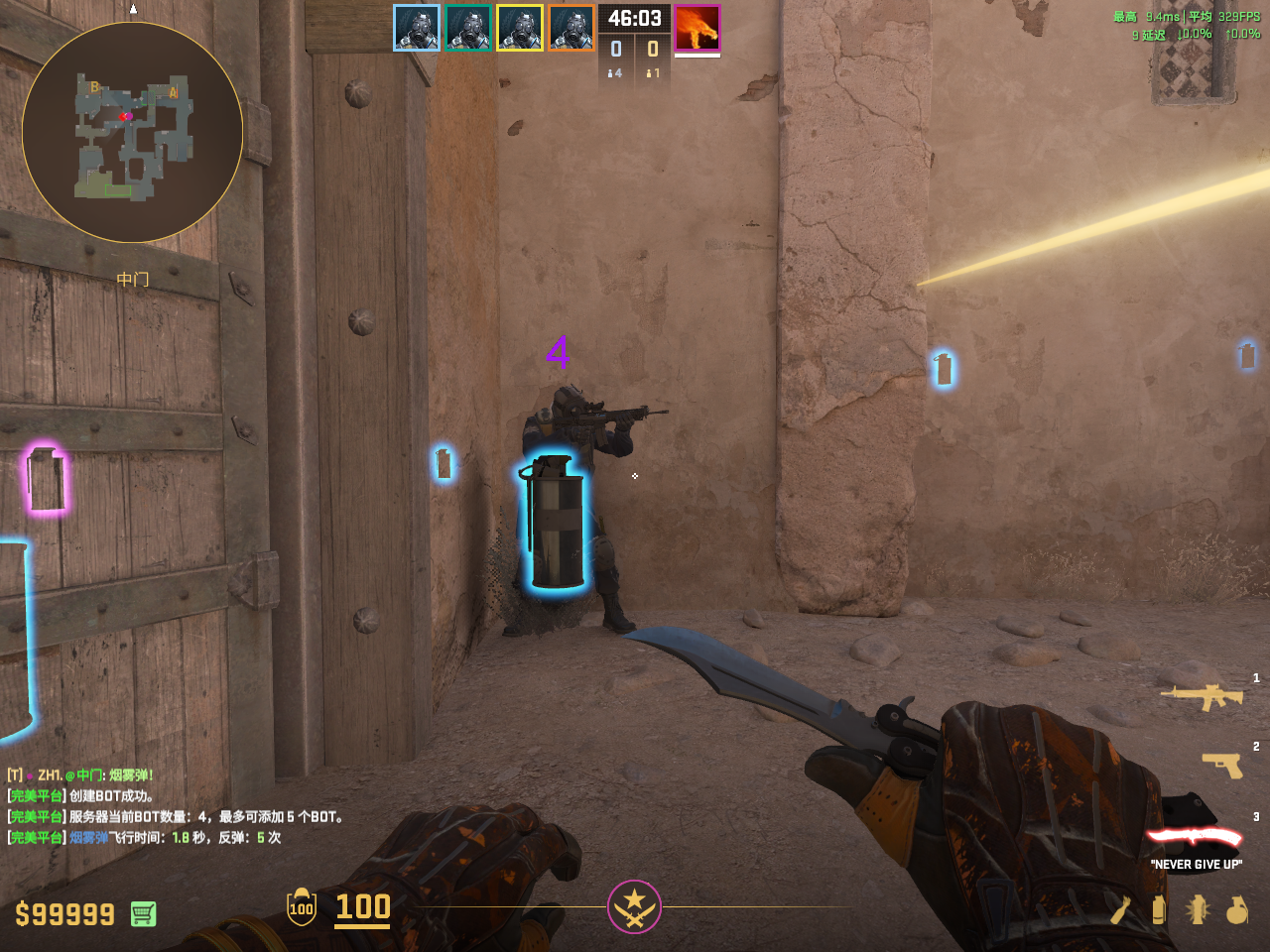Select the rifle in weapon slot 1
The height and width of the screenshot is (952, 1270).
point(1202,697)
